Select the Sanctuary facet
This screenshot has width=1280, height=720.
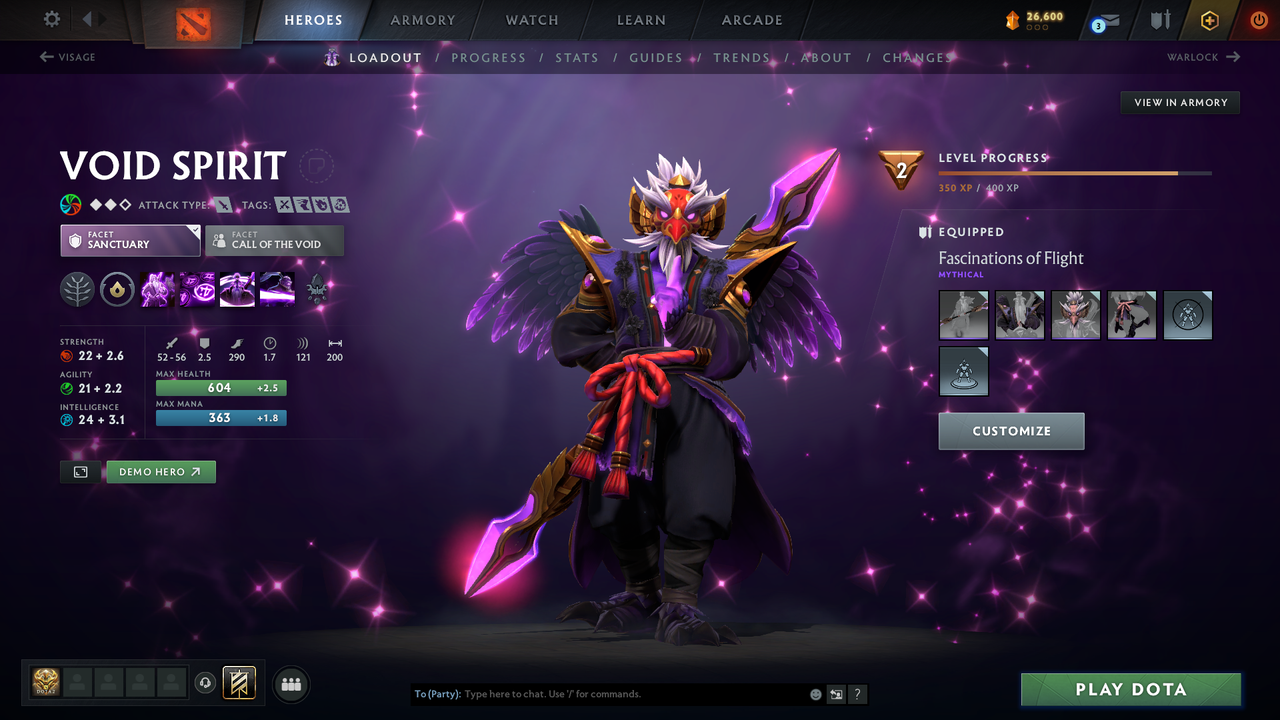click(130, 240)
